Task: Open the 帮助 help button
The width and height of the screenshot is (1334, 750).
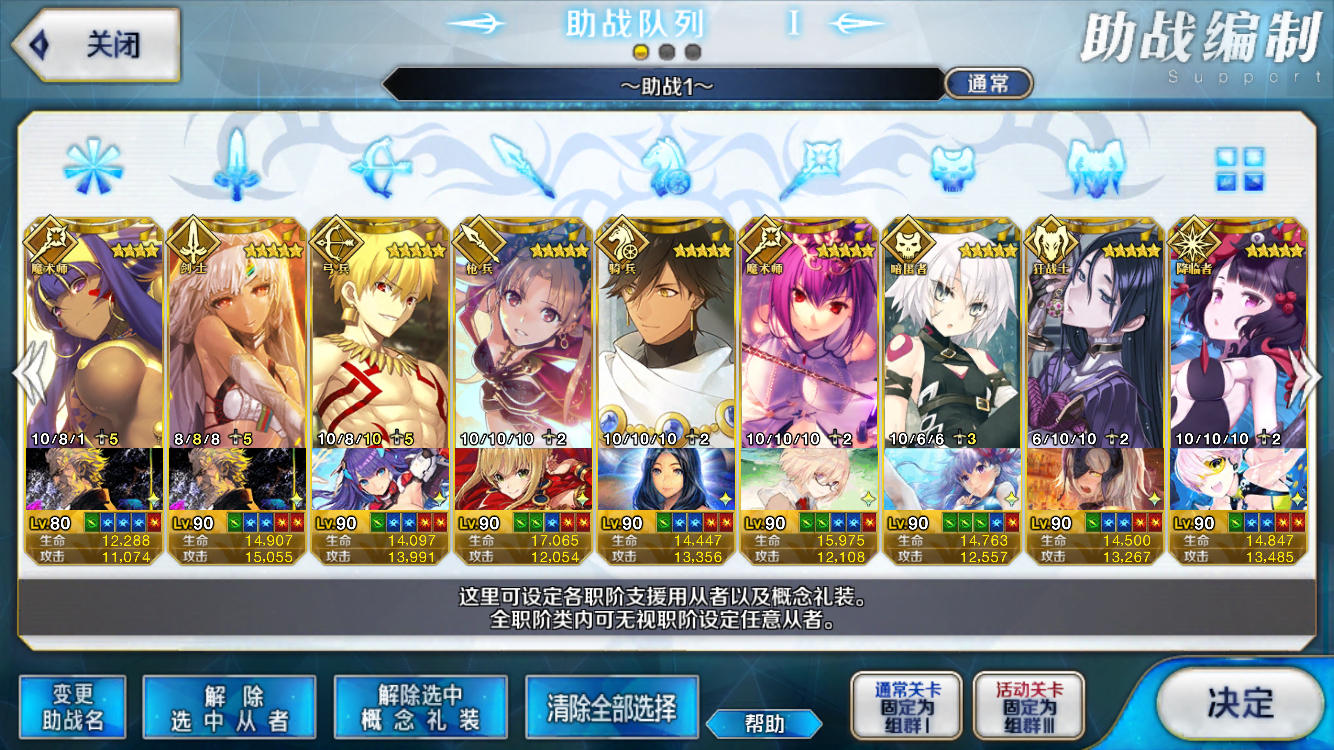Action: 764,723
